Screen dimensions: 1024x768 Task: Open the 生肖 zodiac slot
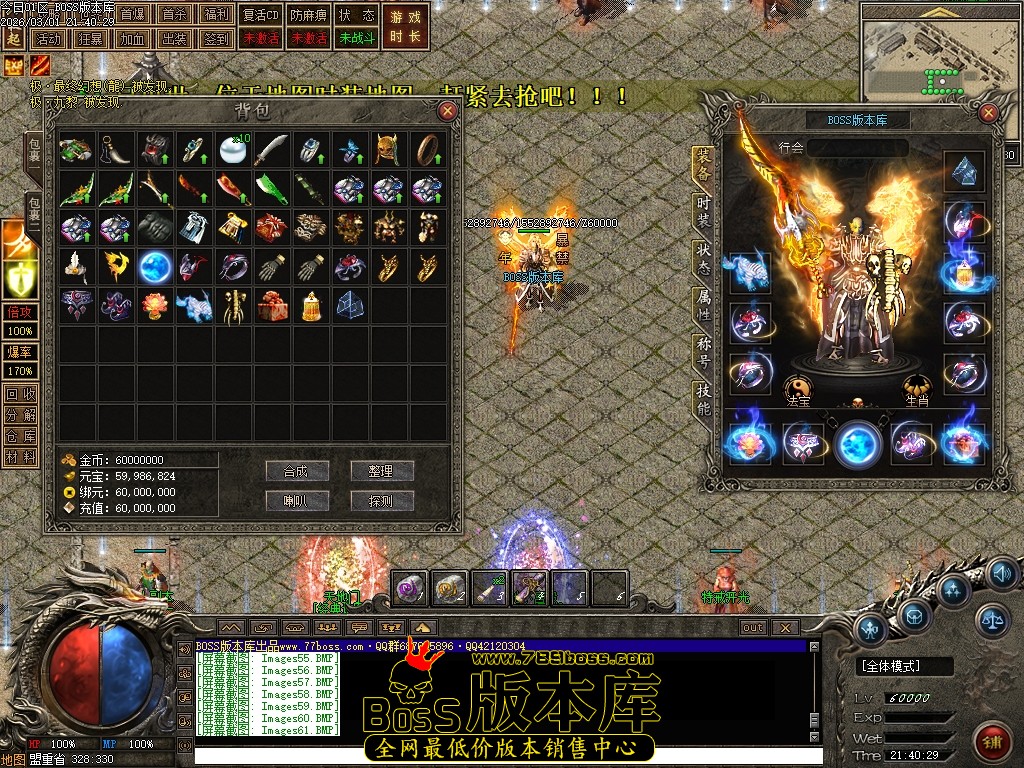917,391
